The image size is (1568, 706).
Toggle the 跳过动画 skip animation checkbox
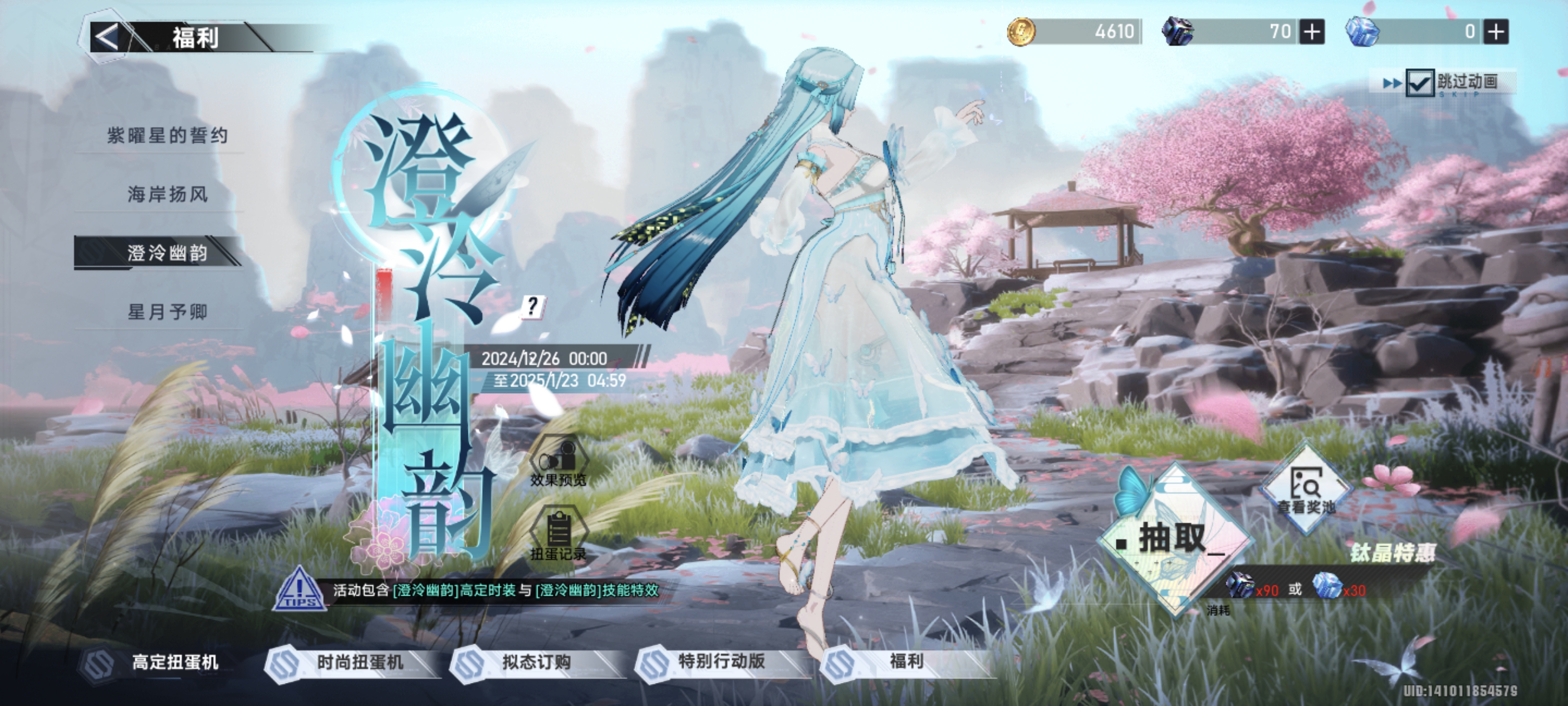1419,83
